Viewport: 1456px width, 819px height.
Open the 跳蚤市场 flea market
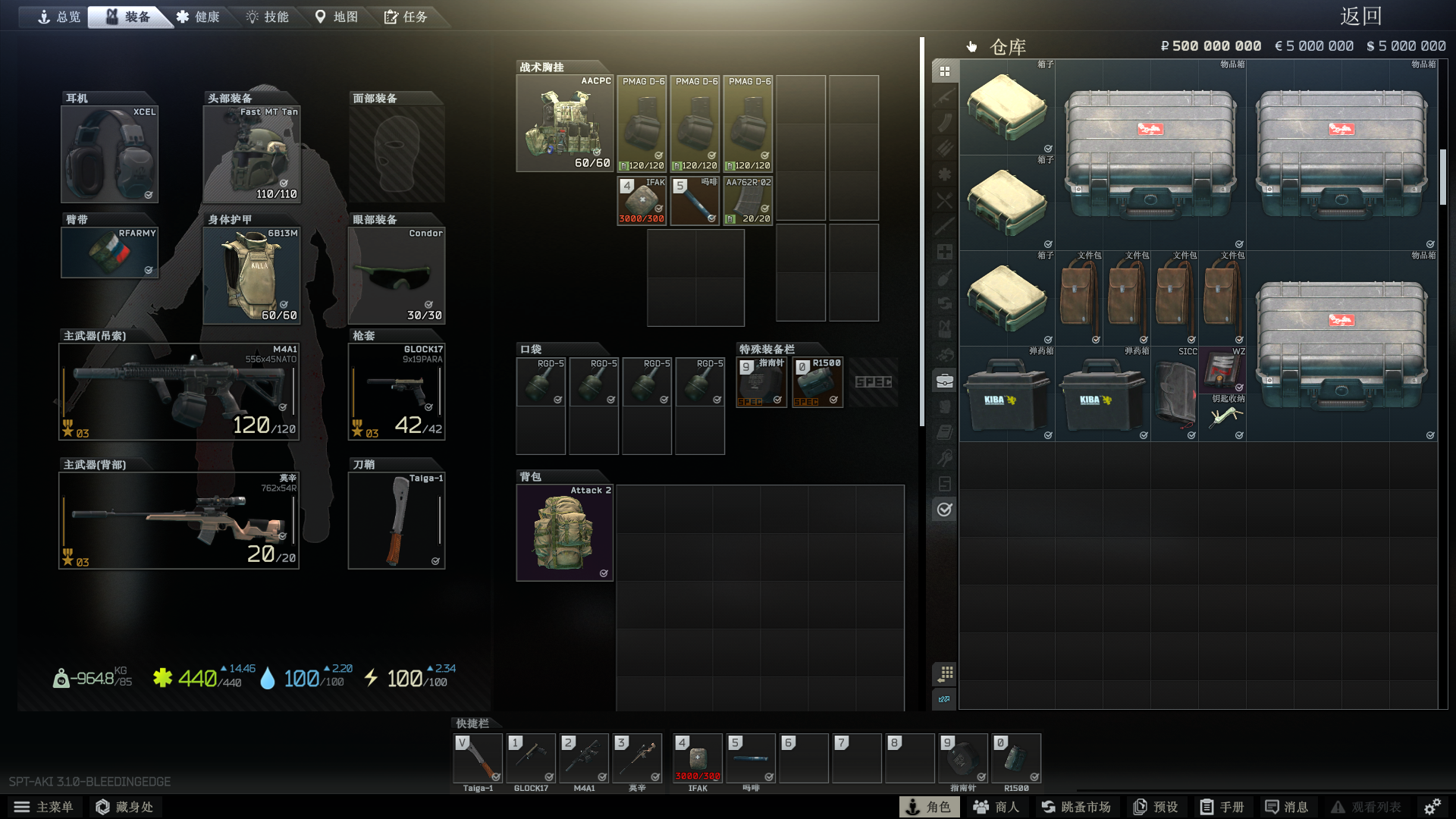[x=1076, y=807]
